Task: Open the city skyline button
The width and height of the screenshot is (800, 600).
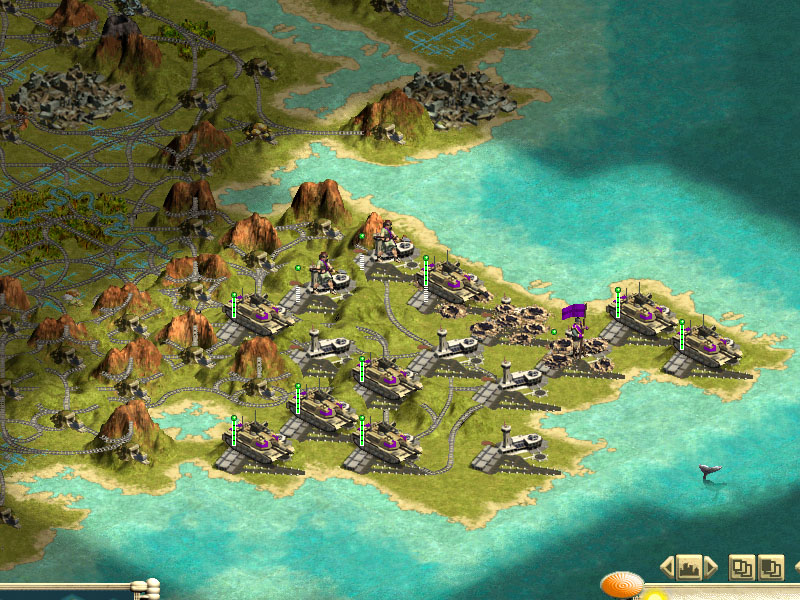Action: coord(689,568)
